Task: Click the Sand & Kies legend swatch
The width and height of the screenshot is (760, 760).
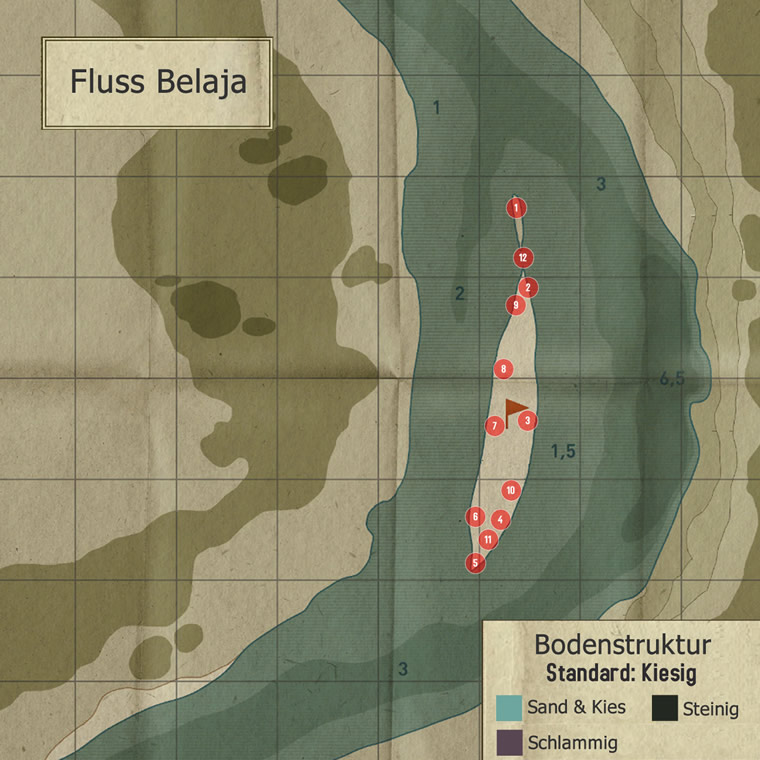Action: point(509,708)
